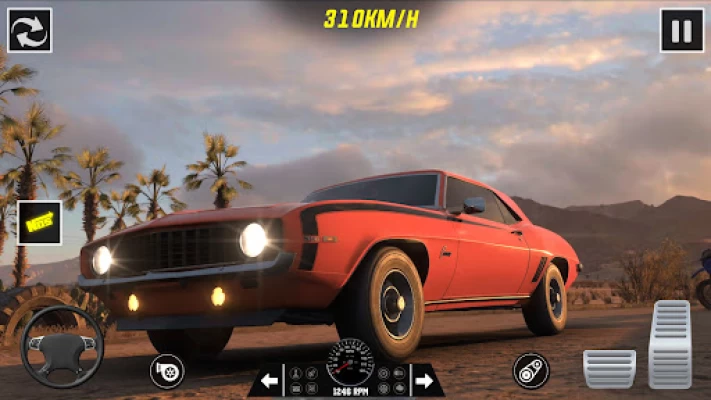Activate the turbo icon button
The image size is (711, 400).
point(166,371)
